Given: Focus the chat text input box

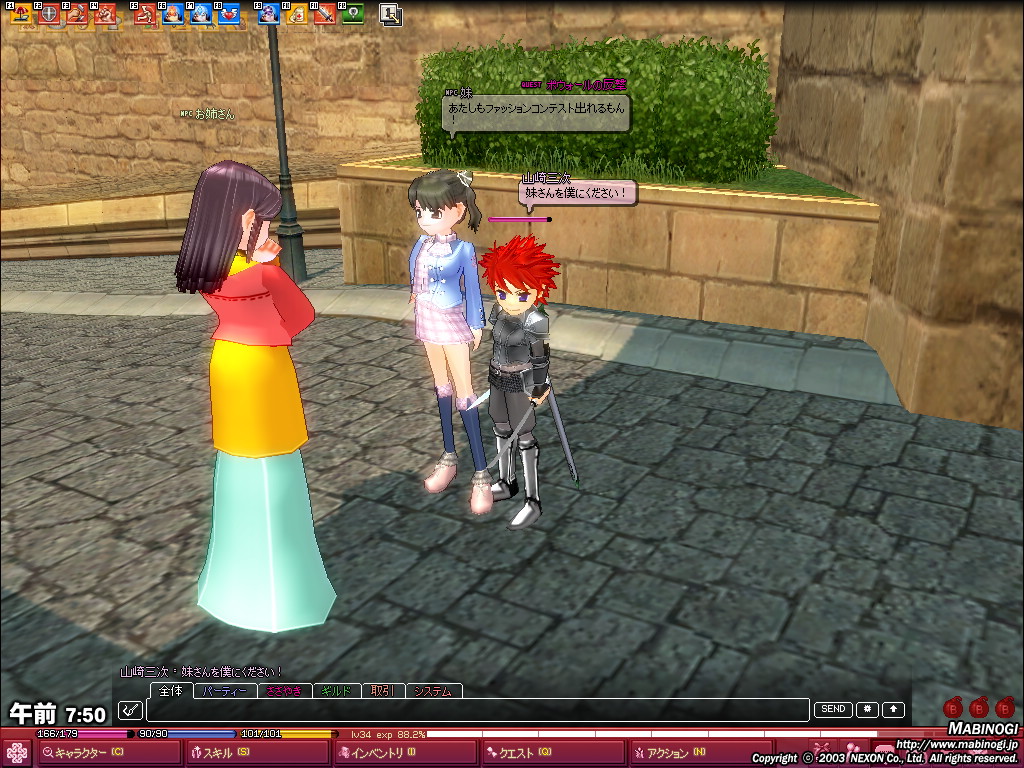Looking at the screenshot, I should 476,710.
